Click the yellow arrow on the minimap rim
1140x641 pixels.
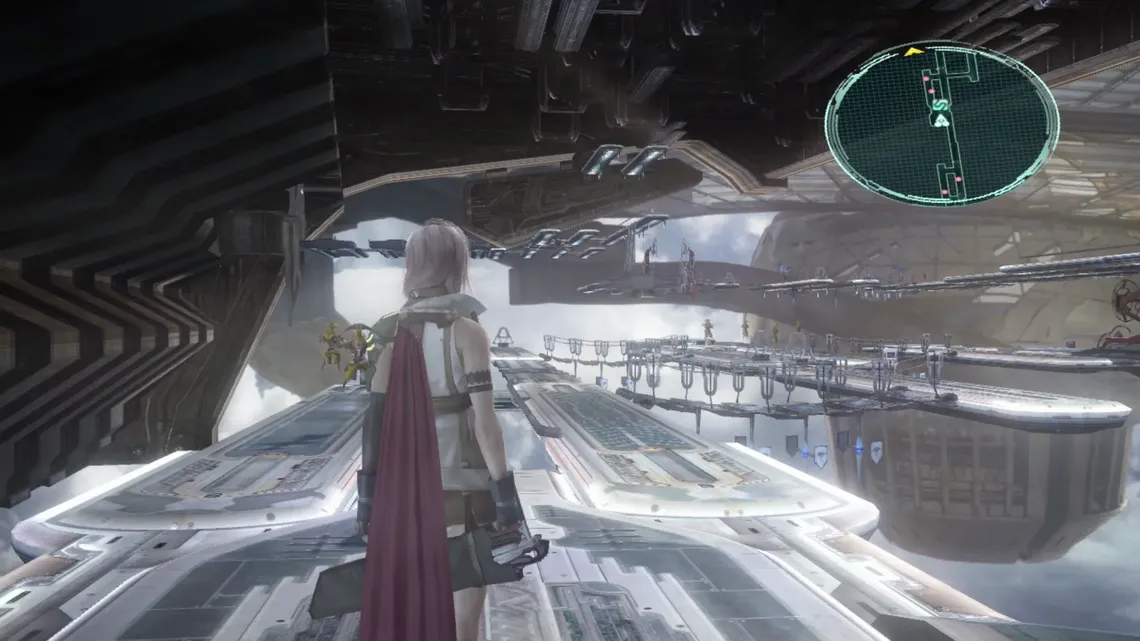(913, 51)
